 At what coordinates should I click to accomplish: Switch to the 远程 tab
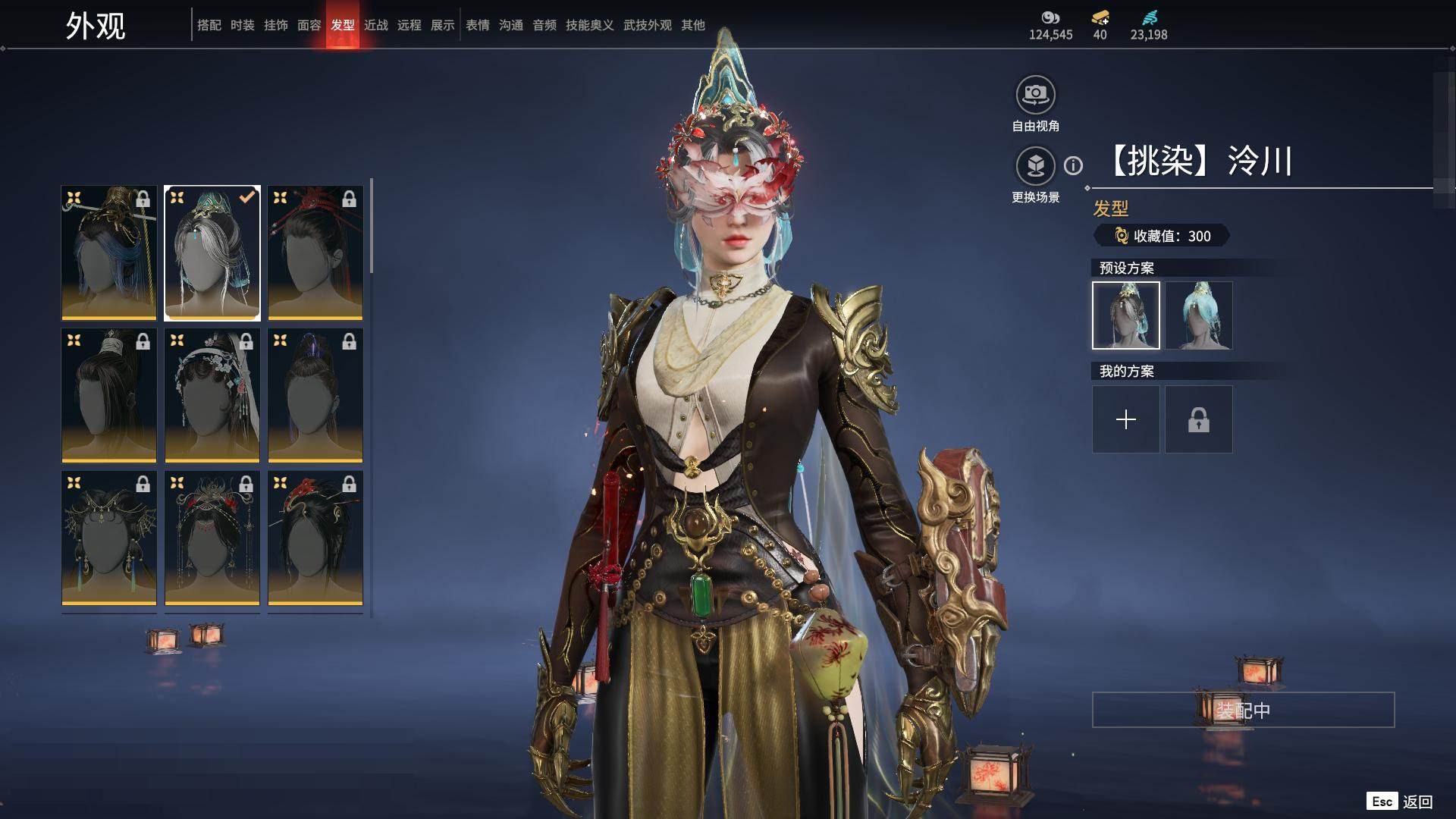point(409,25)
